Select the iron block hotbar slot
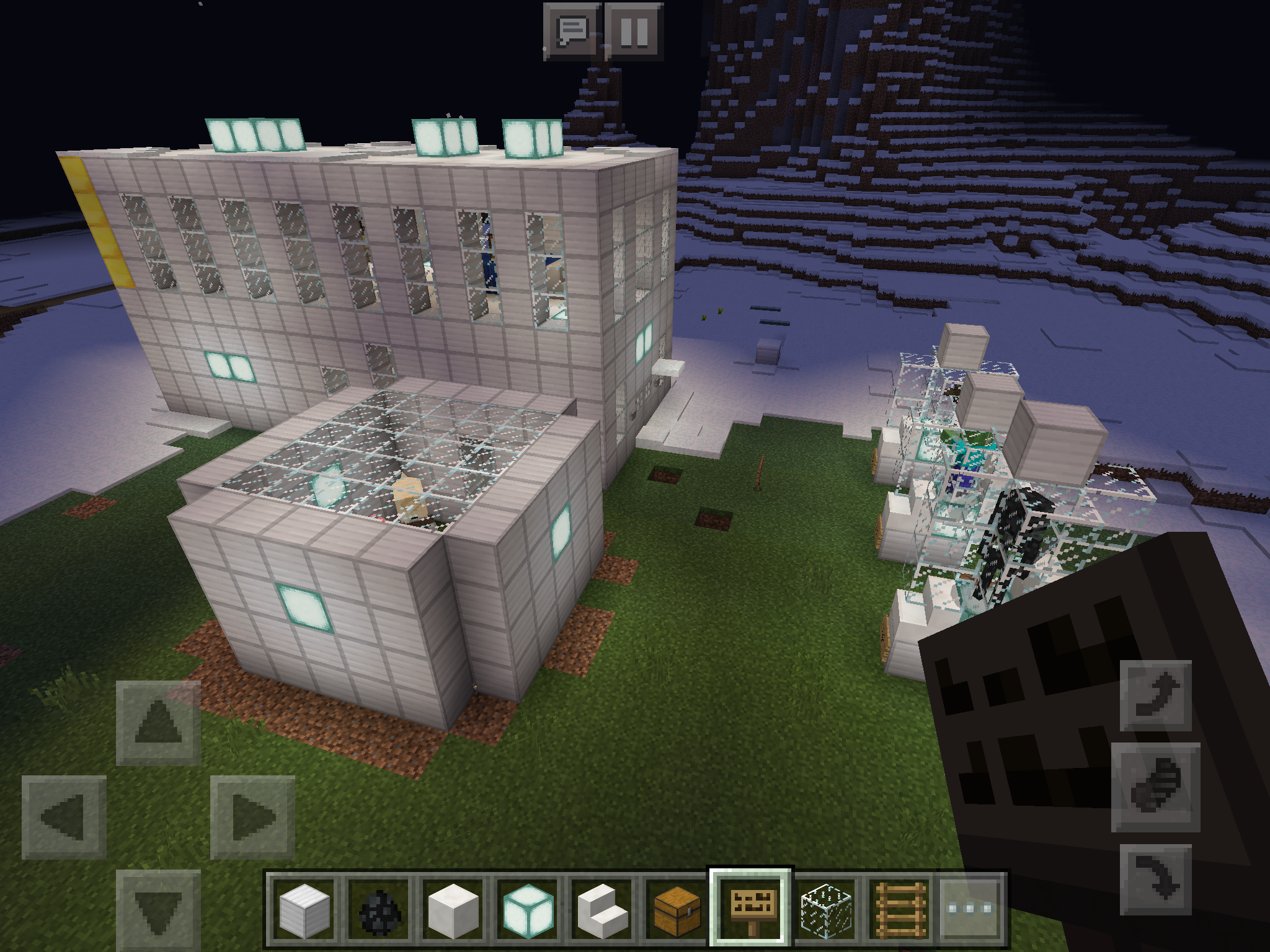 click(x=304, y=909)
